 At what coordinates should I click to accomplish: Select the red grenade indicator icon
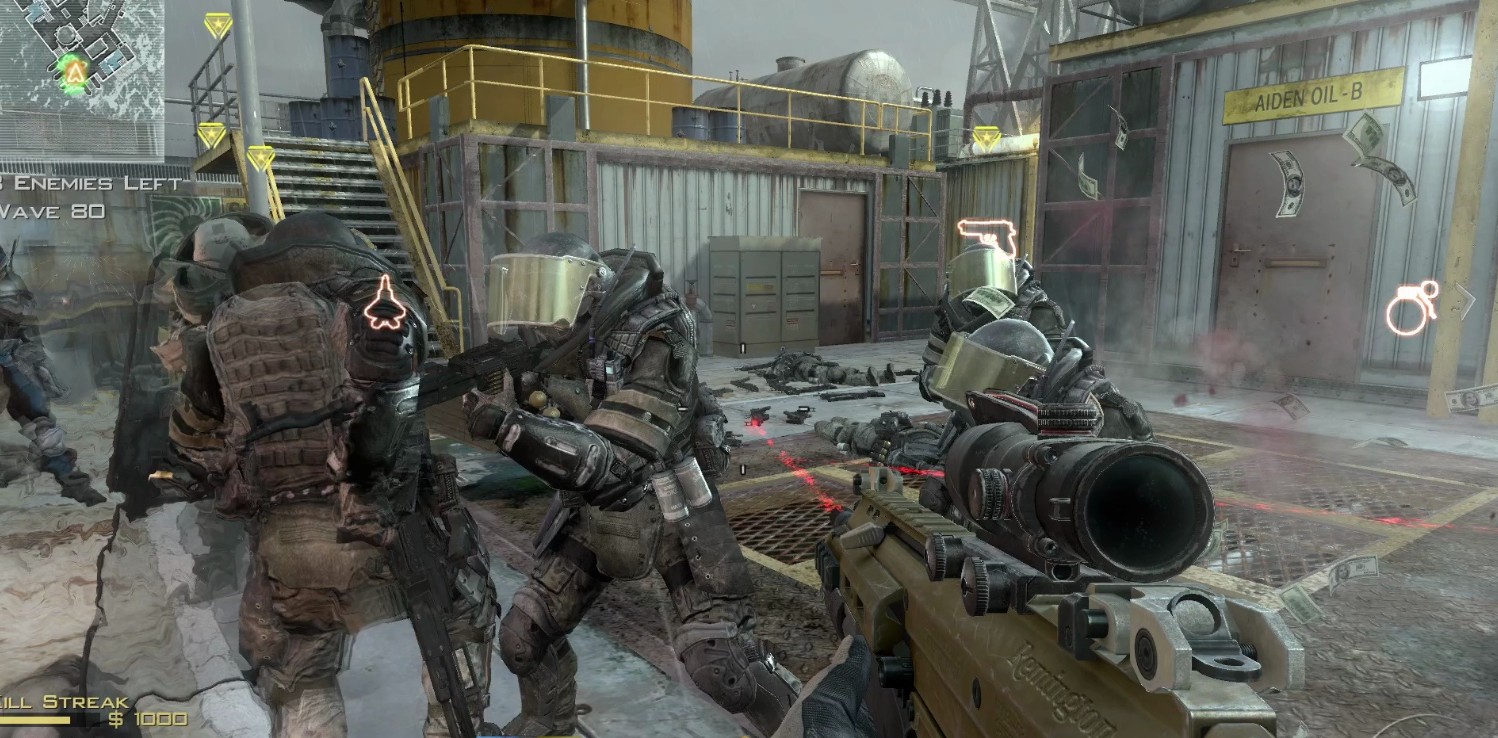[x=1410, y=308]
